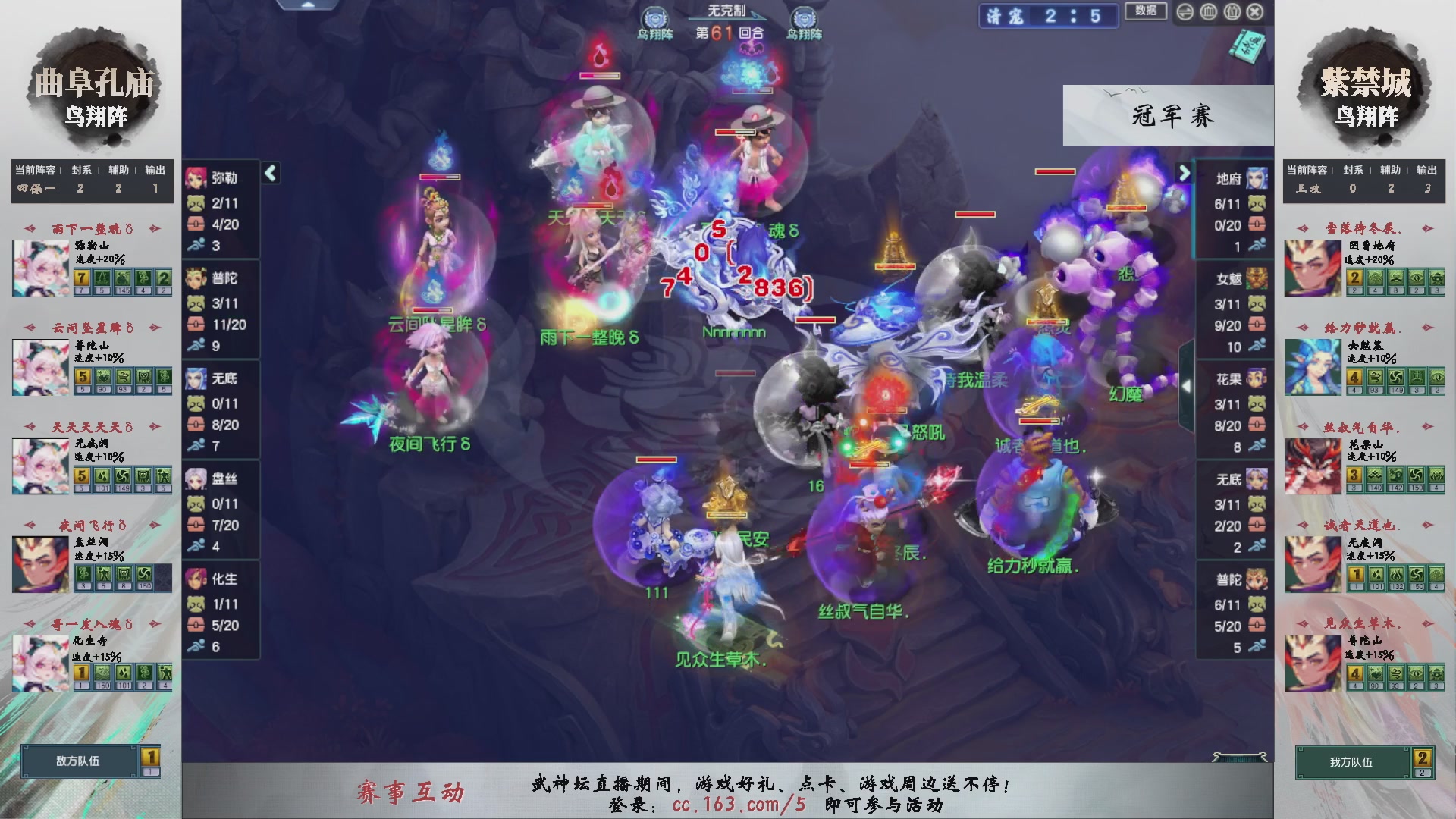
Task: Collapse the right unit list via its chevron
Action: [1185, 173]
